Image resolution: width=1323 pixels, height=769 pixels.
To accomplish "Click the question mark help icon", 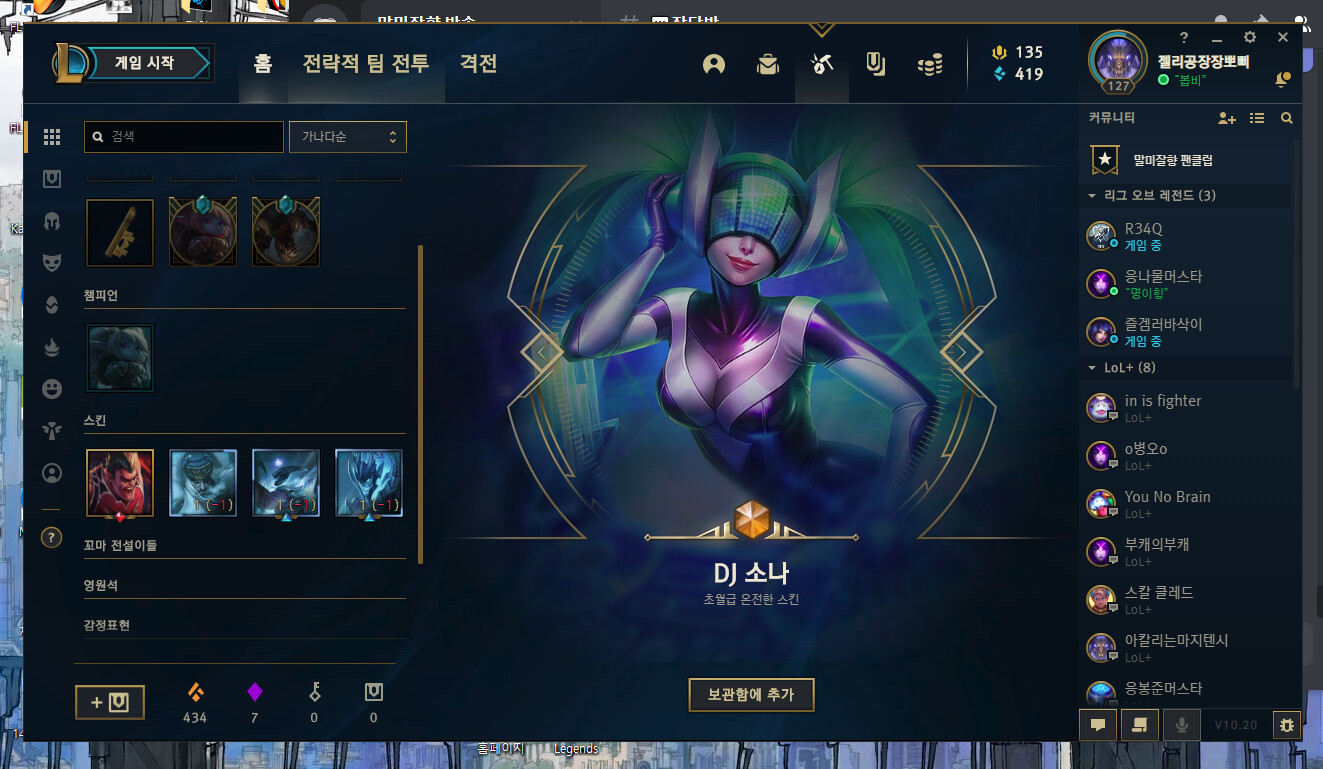I will point(52,538).
